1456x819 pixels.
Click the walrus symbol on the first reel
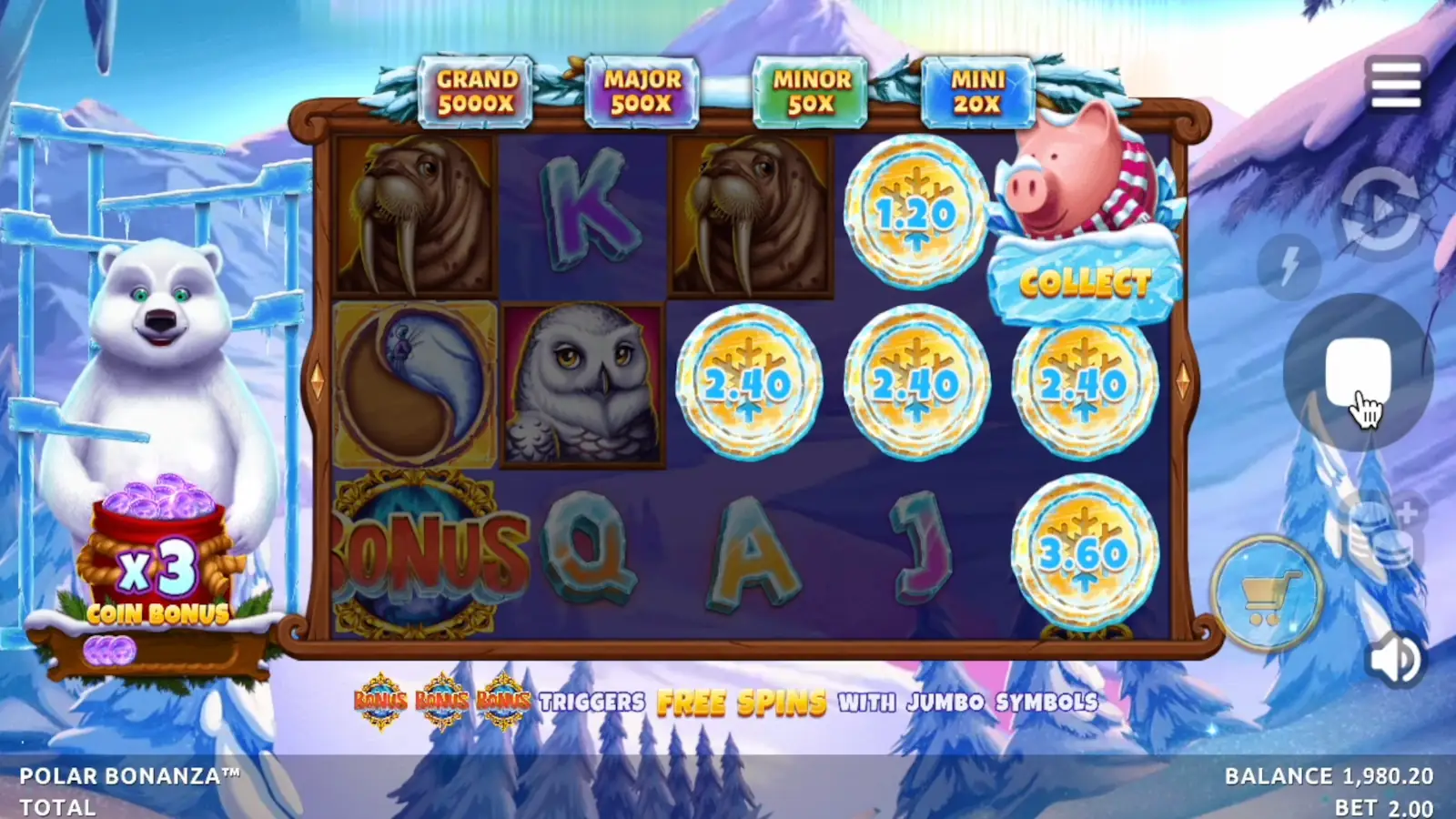[x=414, y=218]
